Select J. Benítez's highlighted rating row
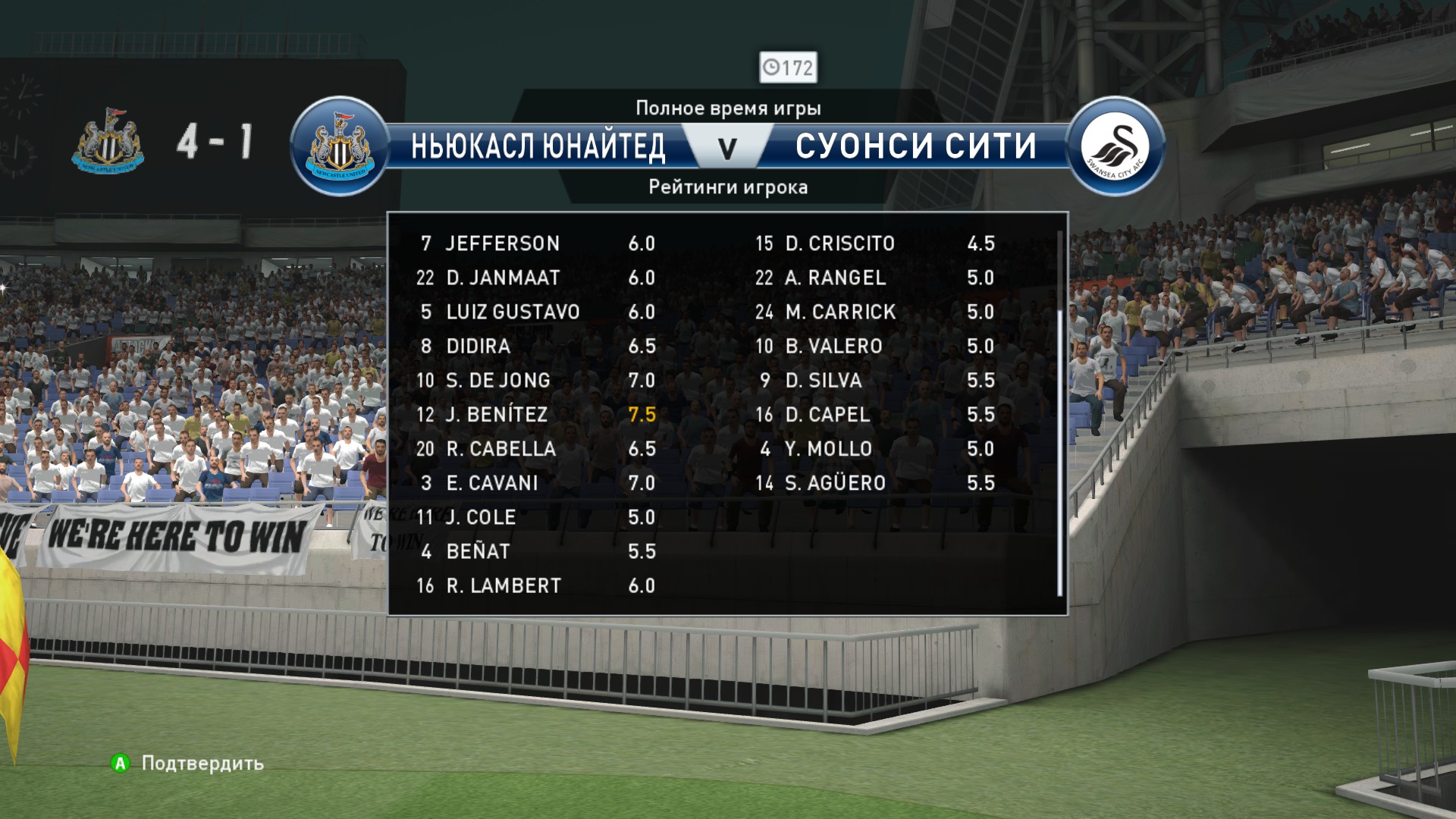Image resolution: width=1456 pixels, height=819 pixels. 535,415
